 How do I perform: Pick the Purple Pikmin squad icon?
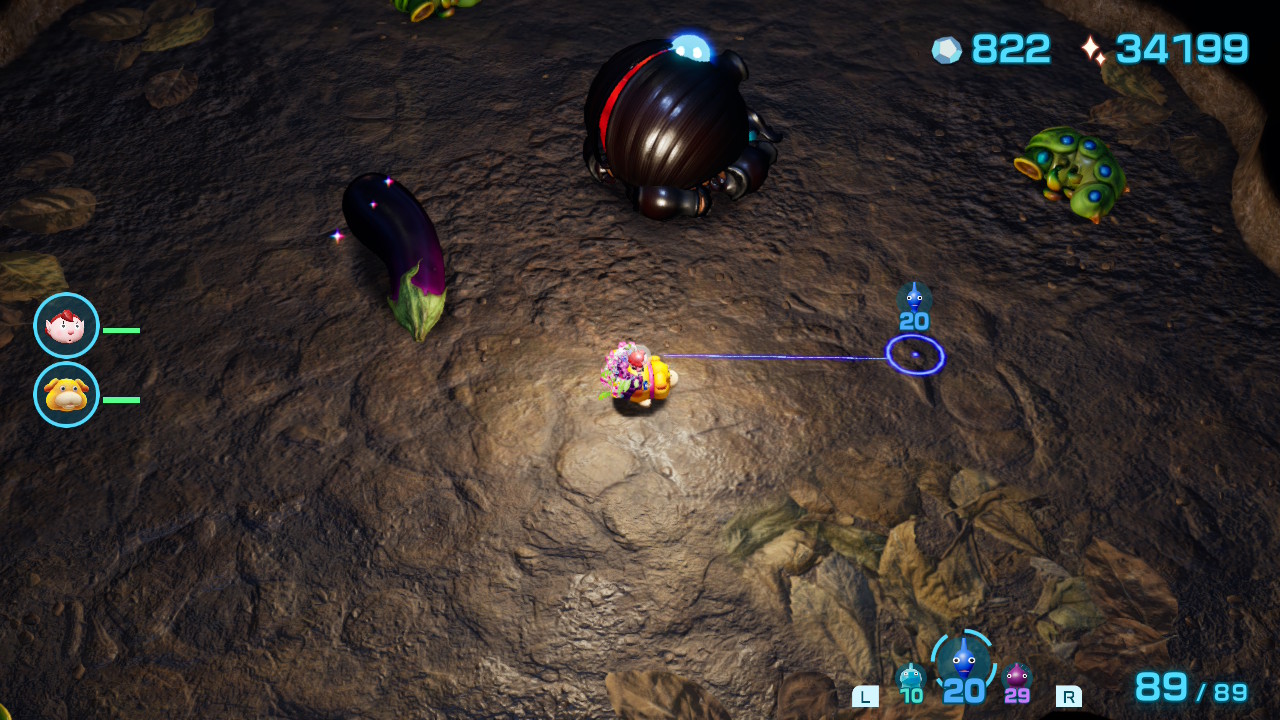1017,677
